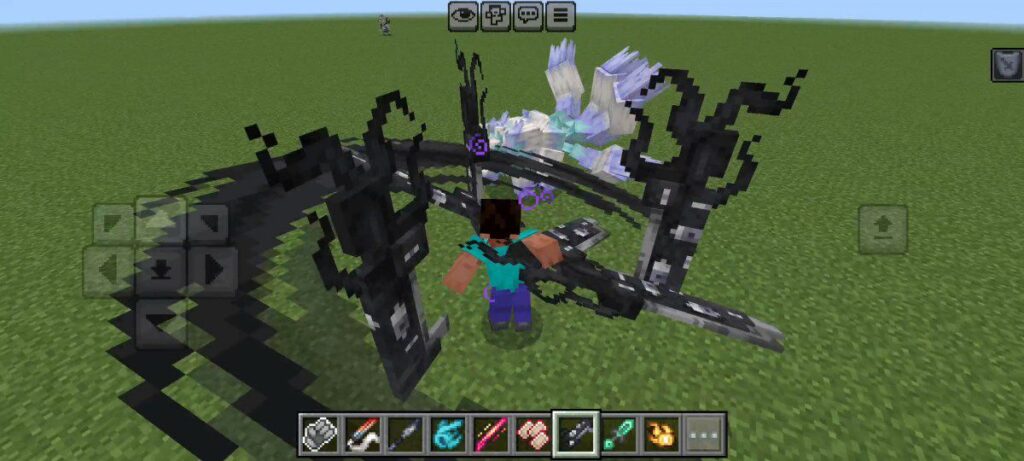Image resolution: width=1024 pixels, height=461 pixels.
Task: Select the pink glowing blade hotbar slot
Action: coord(490,434)
